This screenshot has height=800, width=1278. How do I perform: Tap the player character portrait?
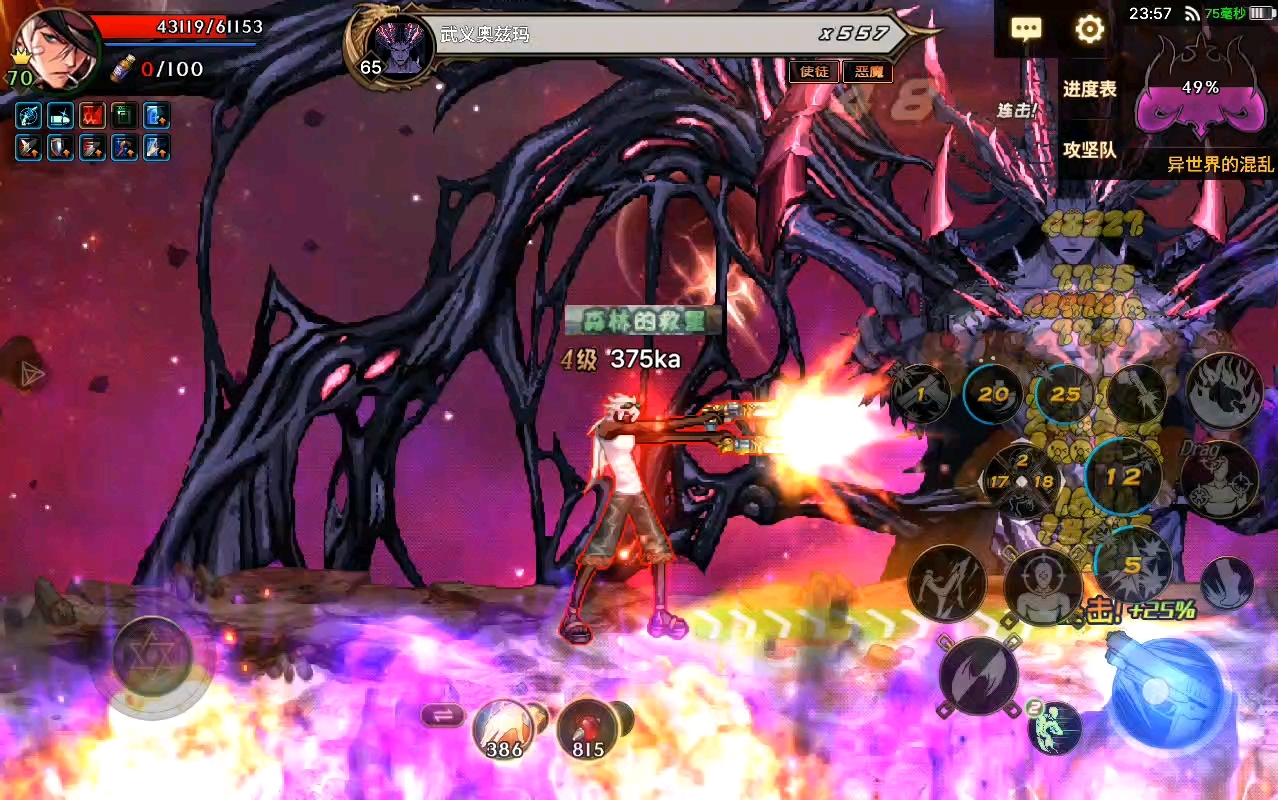(x=56, y=48)
